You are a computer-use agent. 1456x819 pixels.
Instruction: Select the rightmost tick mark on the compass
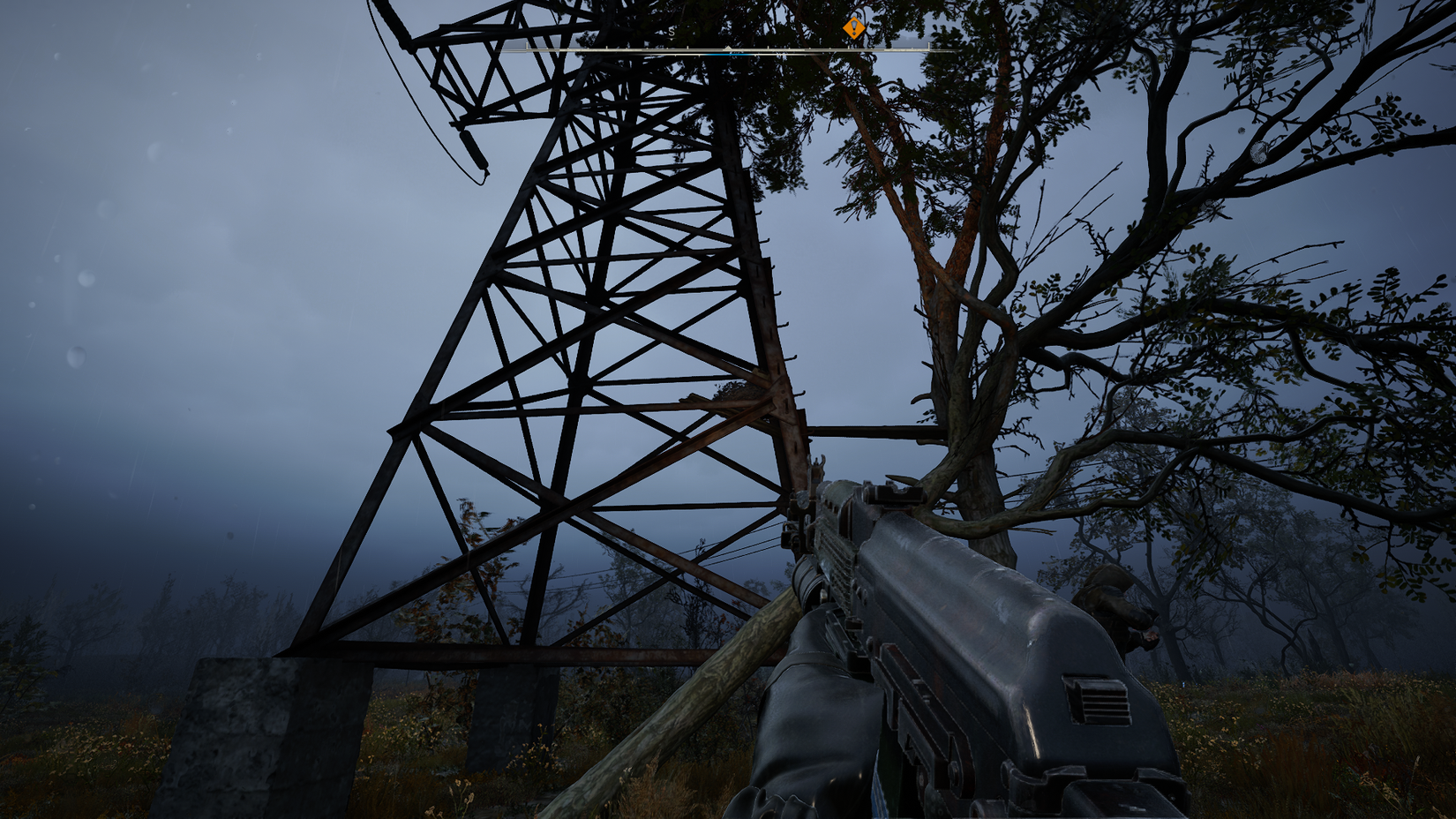pyautogui.click(x=929, y=47)
